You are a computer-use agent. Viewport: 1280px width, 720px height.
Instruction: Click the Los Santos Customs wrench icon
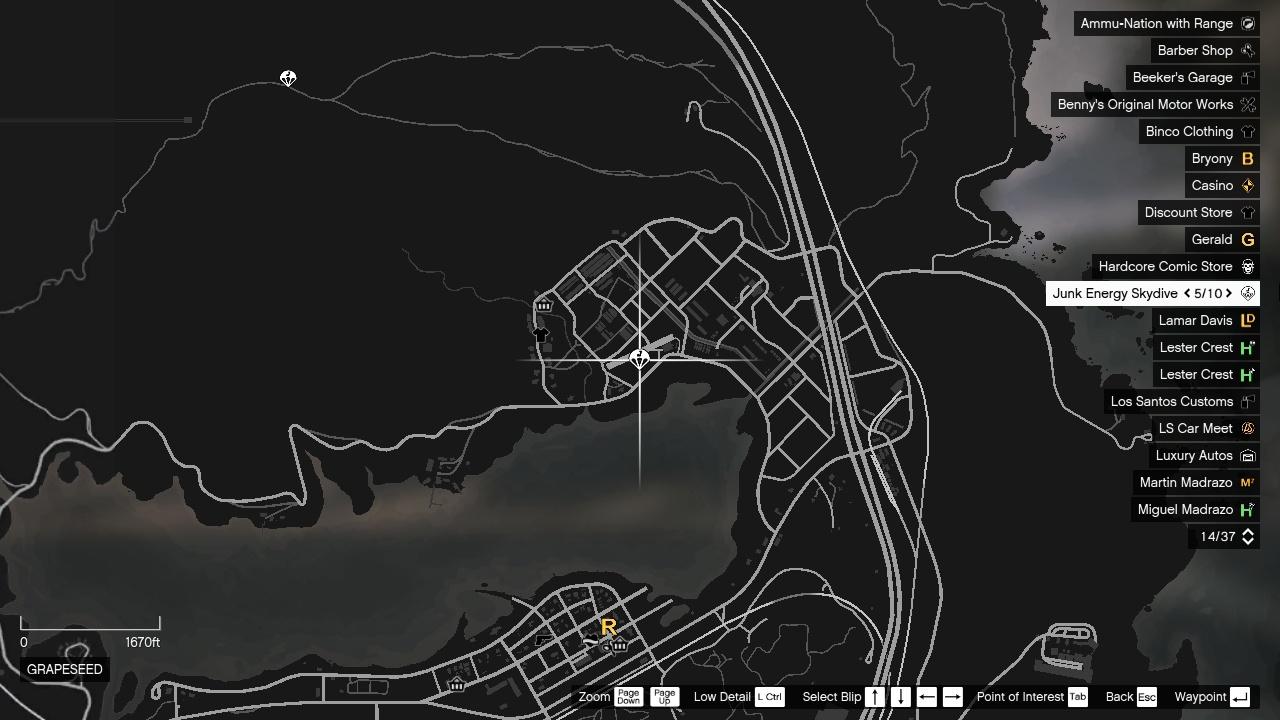pyautogui.click(x=1247, y=401)
